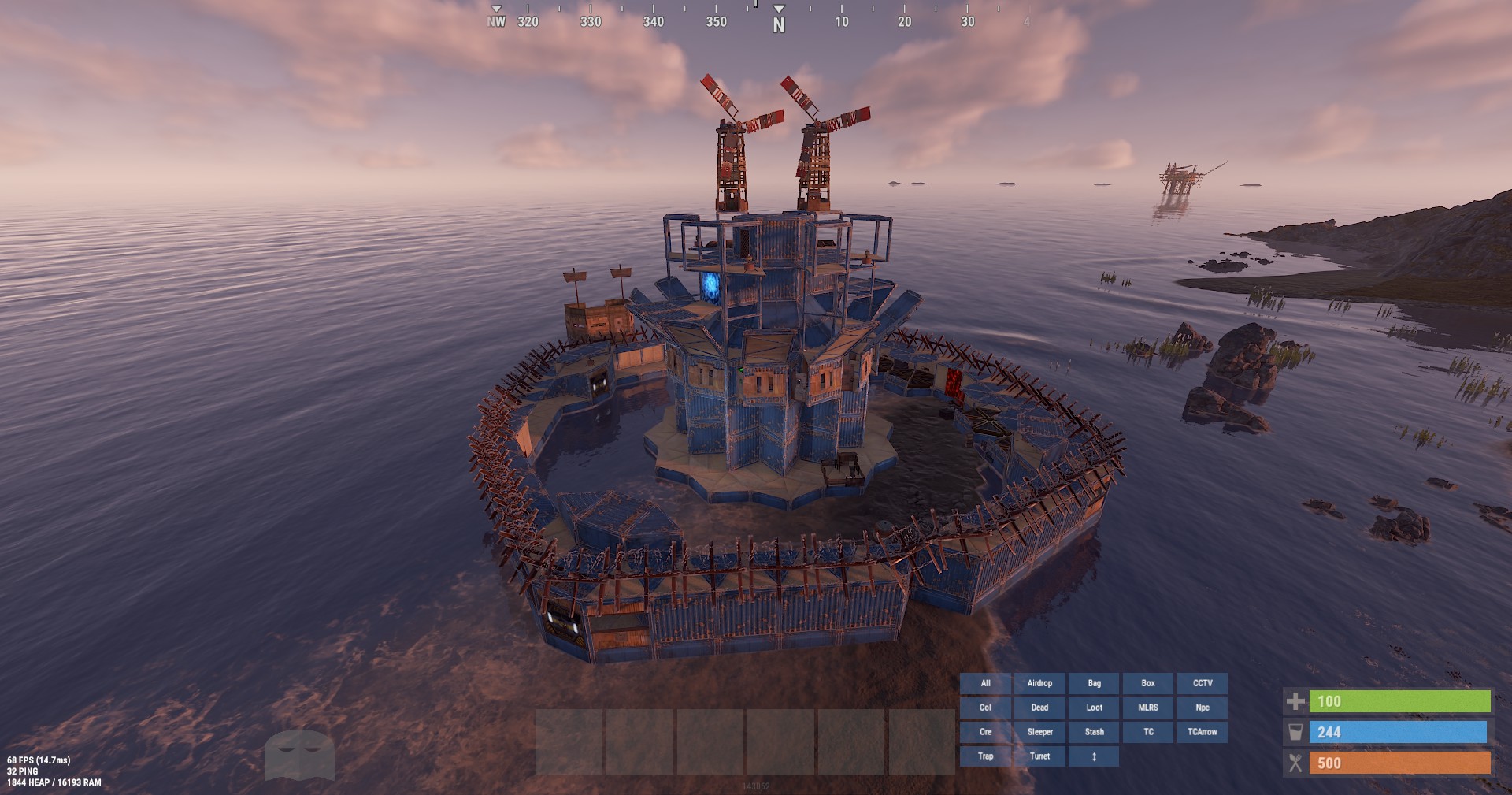Select the TCArrow filter
Image resolution: width=1512 pixels, height=795 pixels.
1202,732
